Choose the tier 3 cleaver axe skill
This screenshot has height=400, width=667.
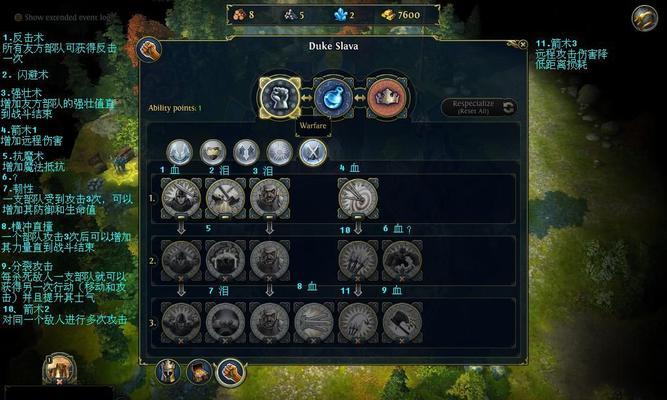tap(402, 322)
